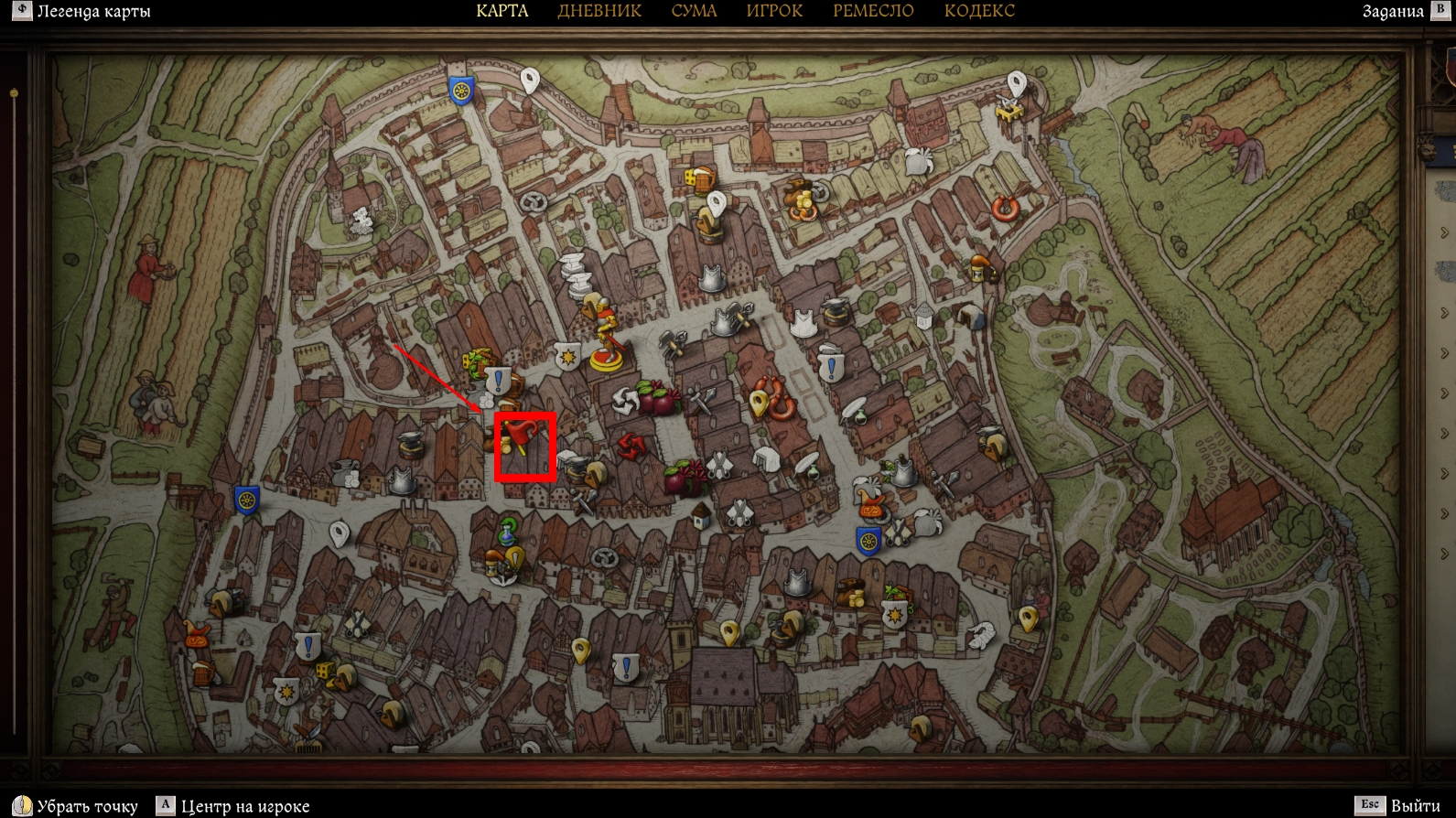The width and height of the screenshot is (1456, 818).
Task: Go to the Ремесло tab
Action: click(x=873, y=11)
